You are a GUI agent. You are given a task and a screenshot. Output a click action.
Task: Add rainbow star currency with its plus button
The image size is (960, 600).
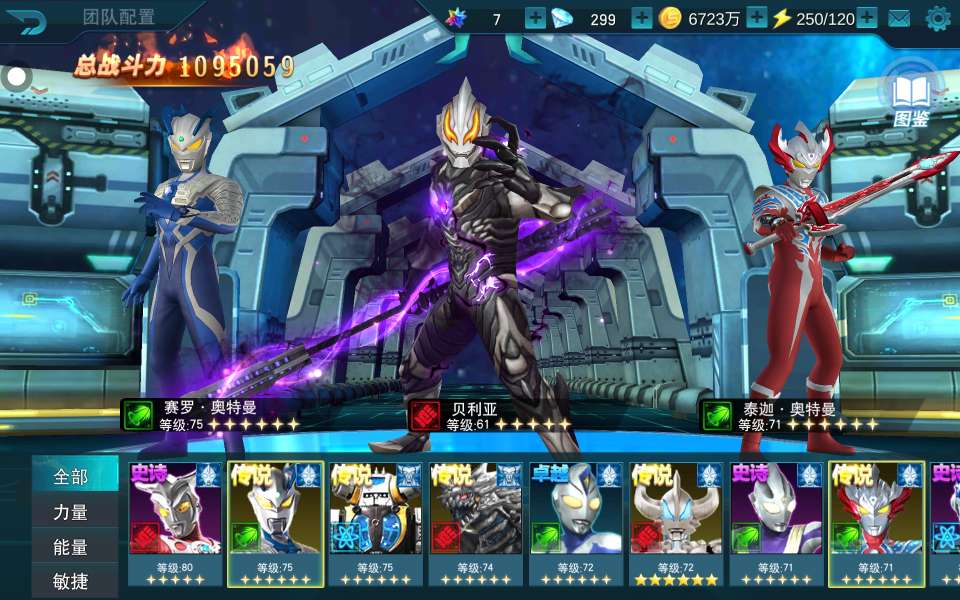coord(535,18)
